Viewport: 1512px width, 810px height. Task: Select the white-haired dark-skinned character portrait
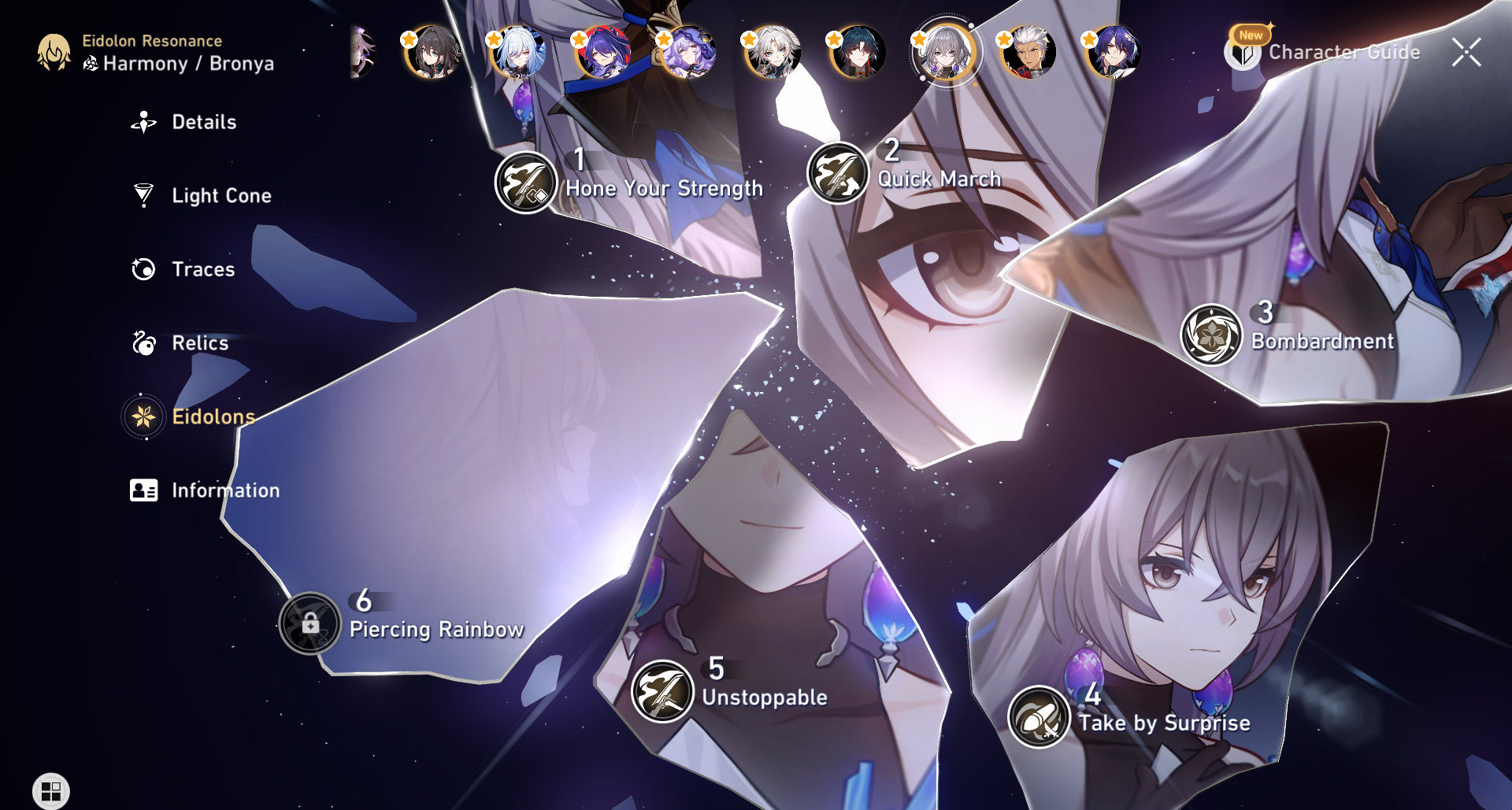coord(1028,52)
